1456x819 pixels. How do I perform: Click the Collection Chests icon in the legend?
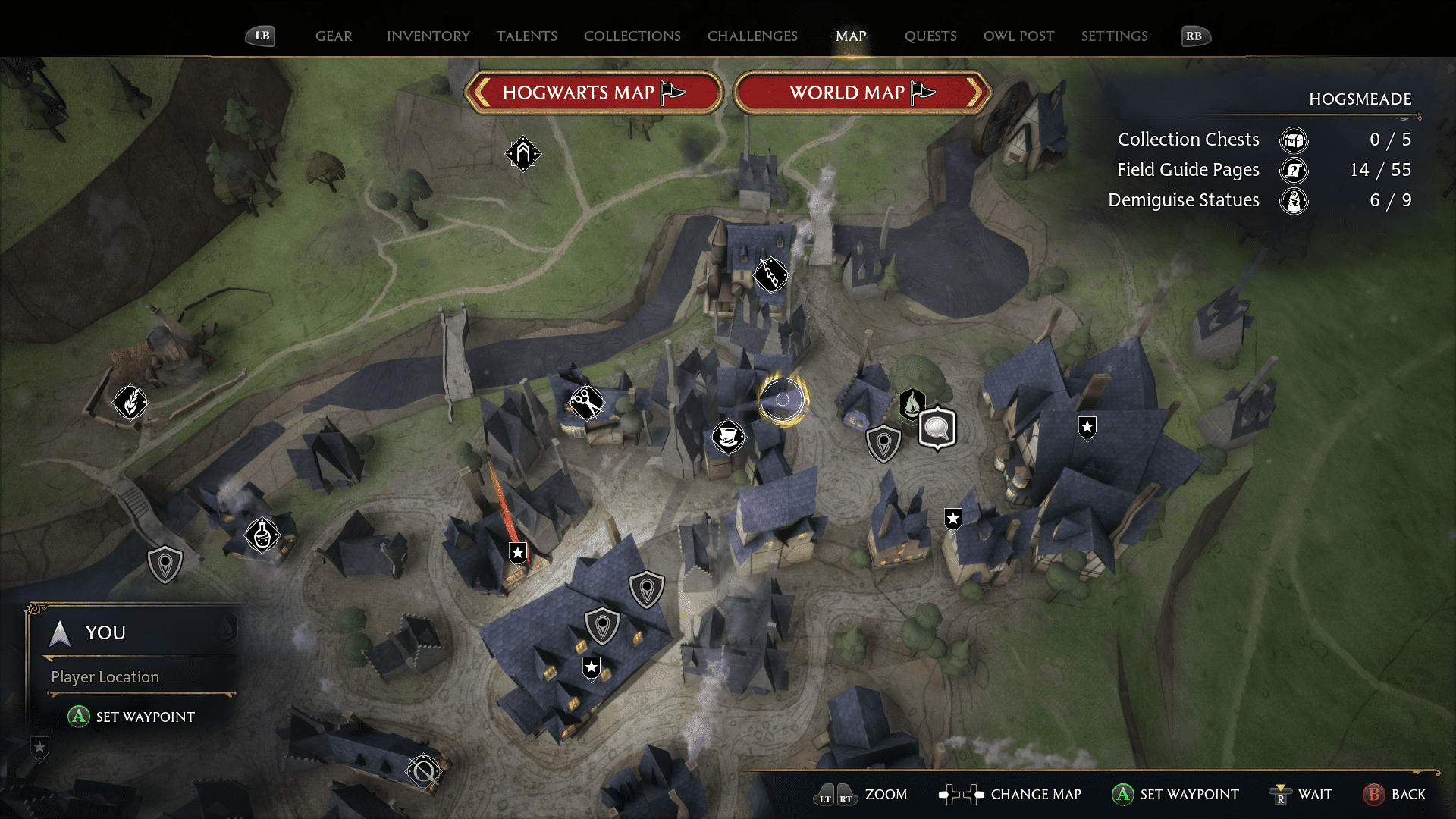pos(1294,140)
